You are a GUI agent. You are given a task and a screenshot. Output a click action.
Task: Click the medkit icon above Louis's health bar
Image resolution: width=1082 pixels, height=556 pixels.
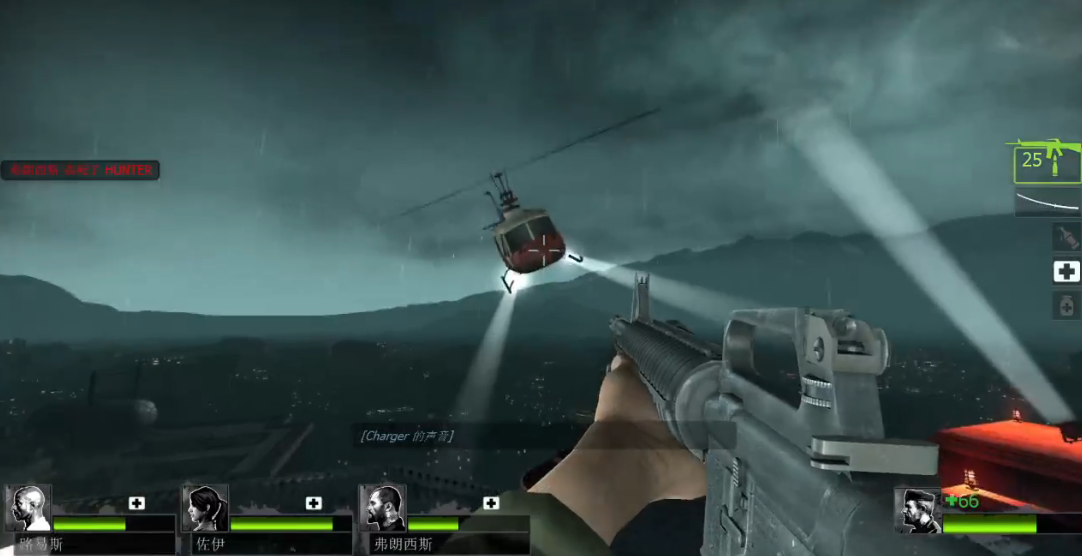pos(137,503)
